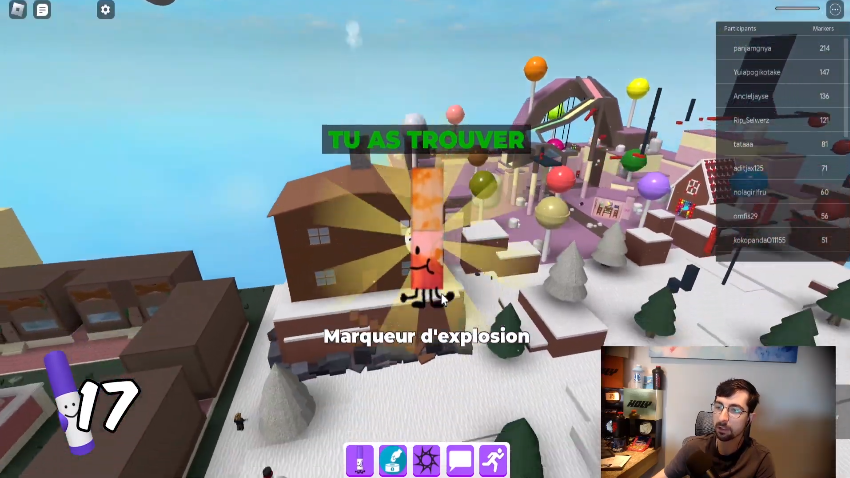Select player nolagirlfru in the leaderboard
This screenshot has width=850, height=478.
pyautogui.click(x=750, y=192)
